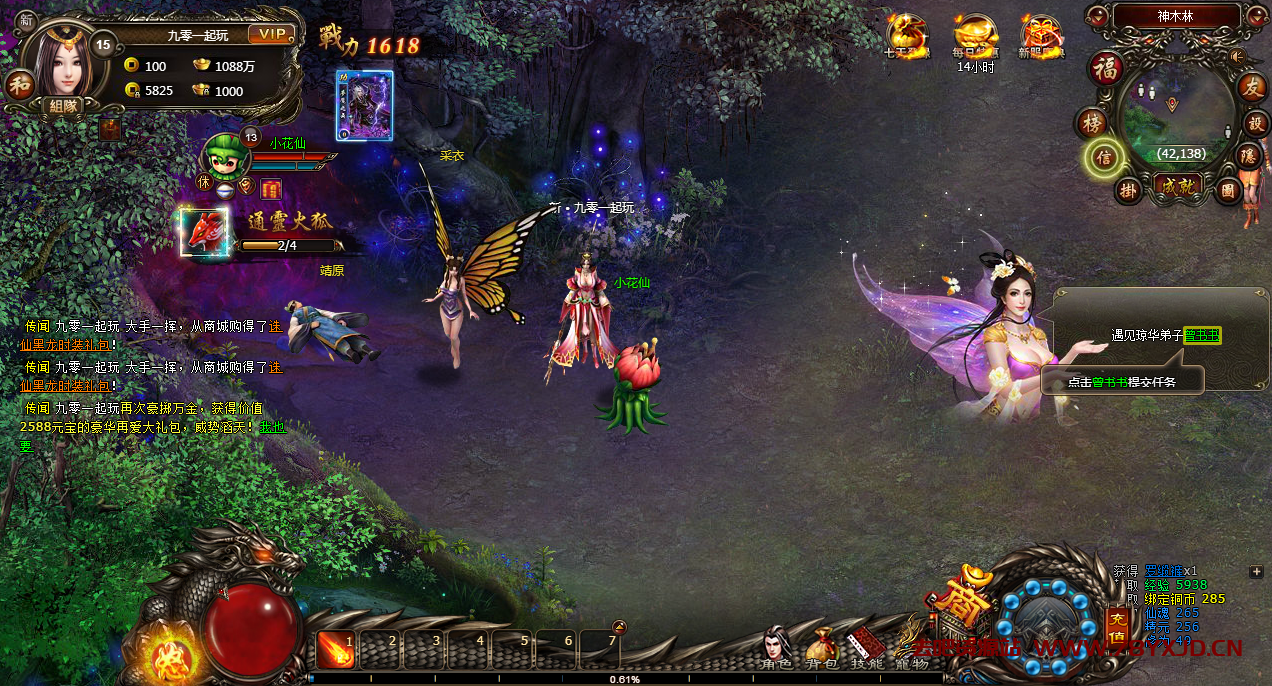The image size is (1272, 686).
Task: Select the purple character card thumbnail
Action: coord(364,105)
